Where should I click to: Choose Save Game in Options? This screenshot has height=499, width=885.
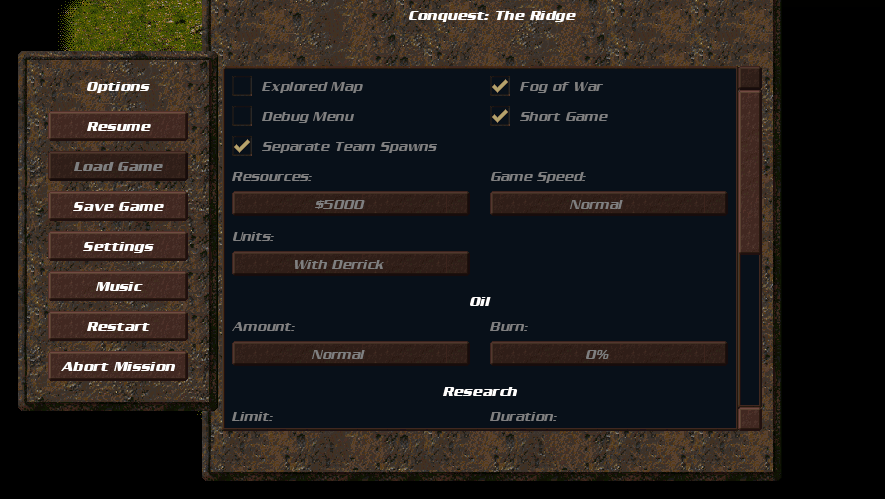point(118,207)
